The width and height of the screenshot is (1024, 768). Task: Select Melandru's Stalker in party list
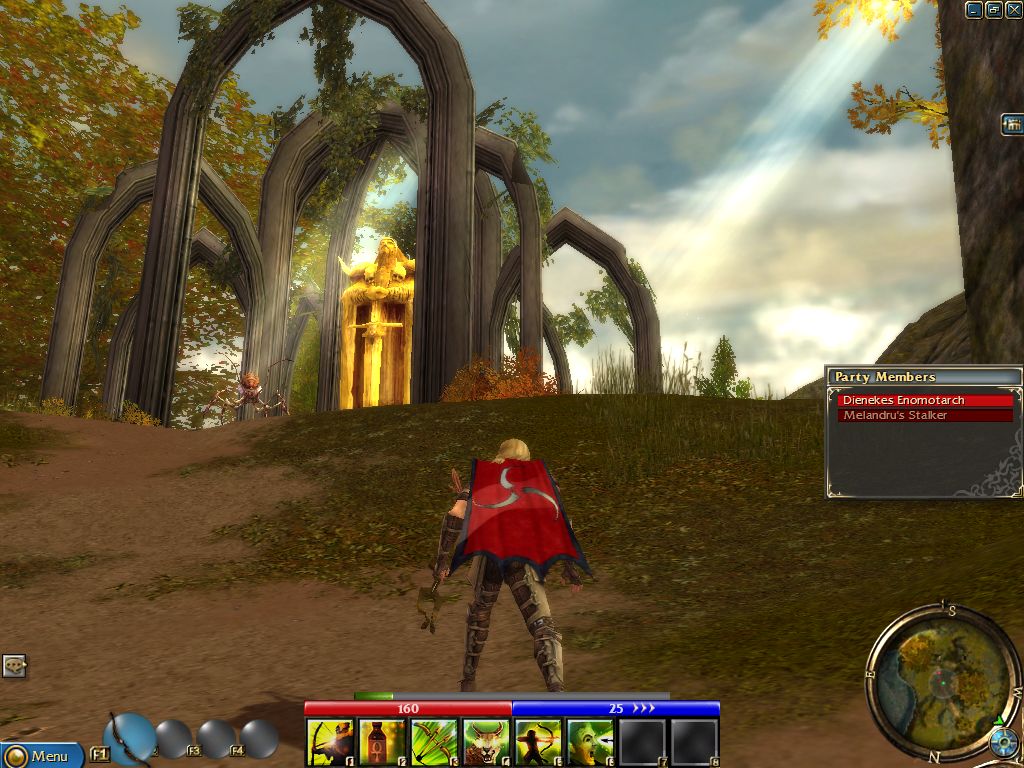[925, 415]
